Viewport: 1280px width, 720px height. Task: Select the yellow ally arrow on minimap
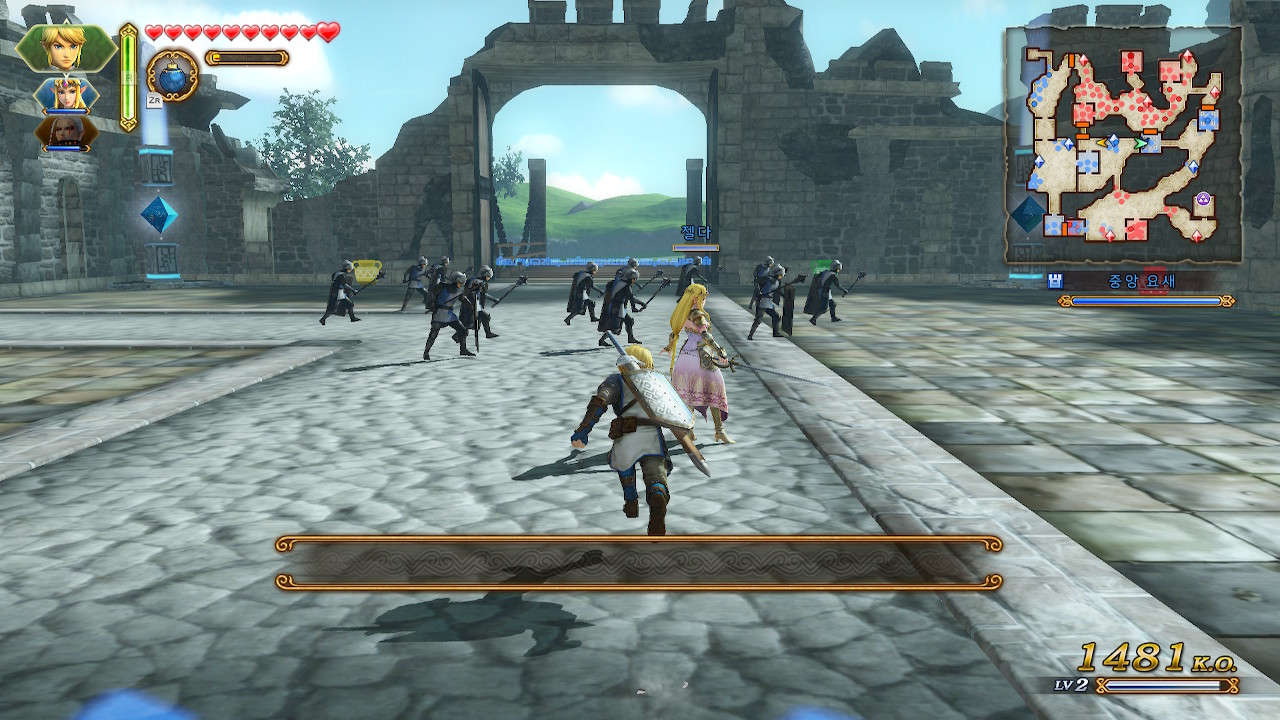pyautogui.click(x=1101, y=143)
